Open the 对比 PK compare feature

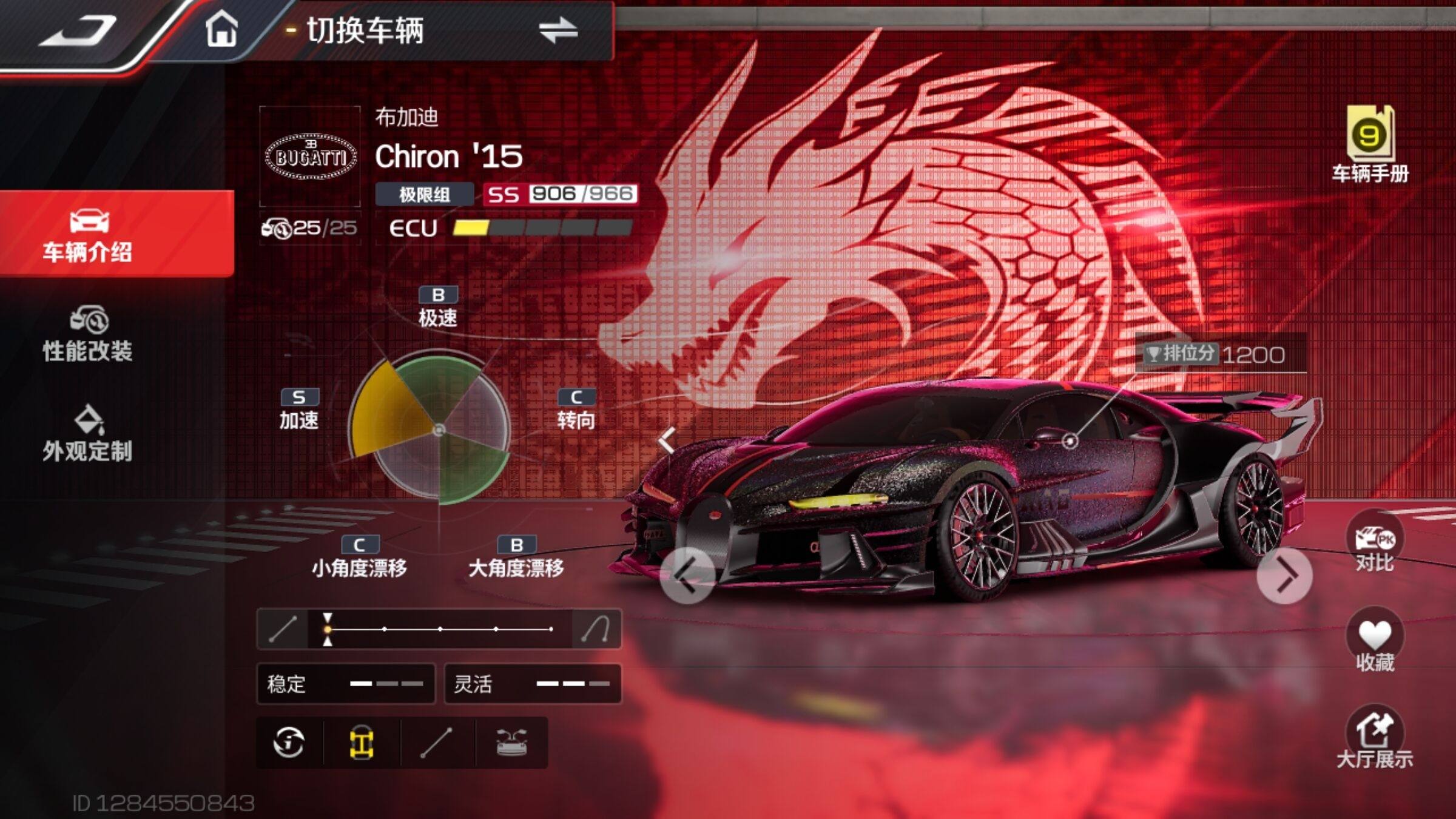tap(1374, 545)
